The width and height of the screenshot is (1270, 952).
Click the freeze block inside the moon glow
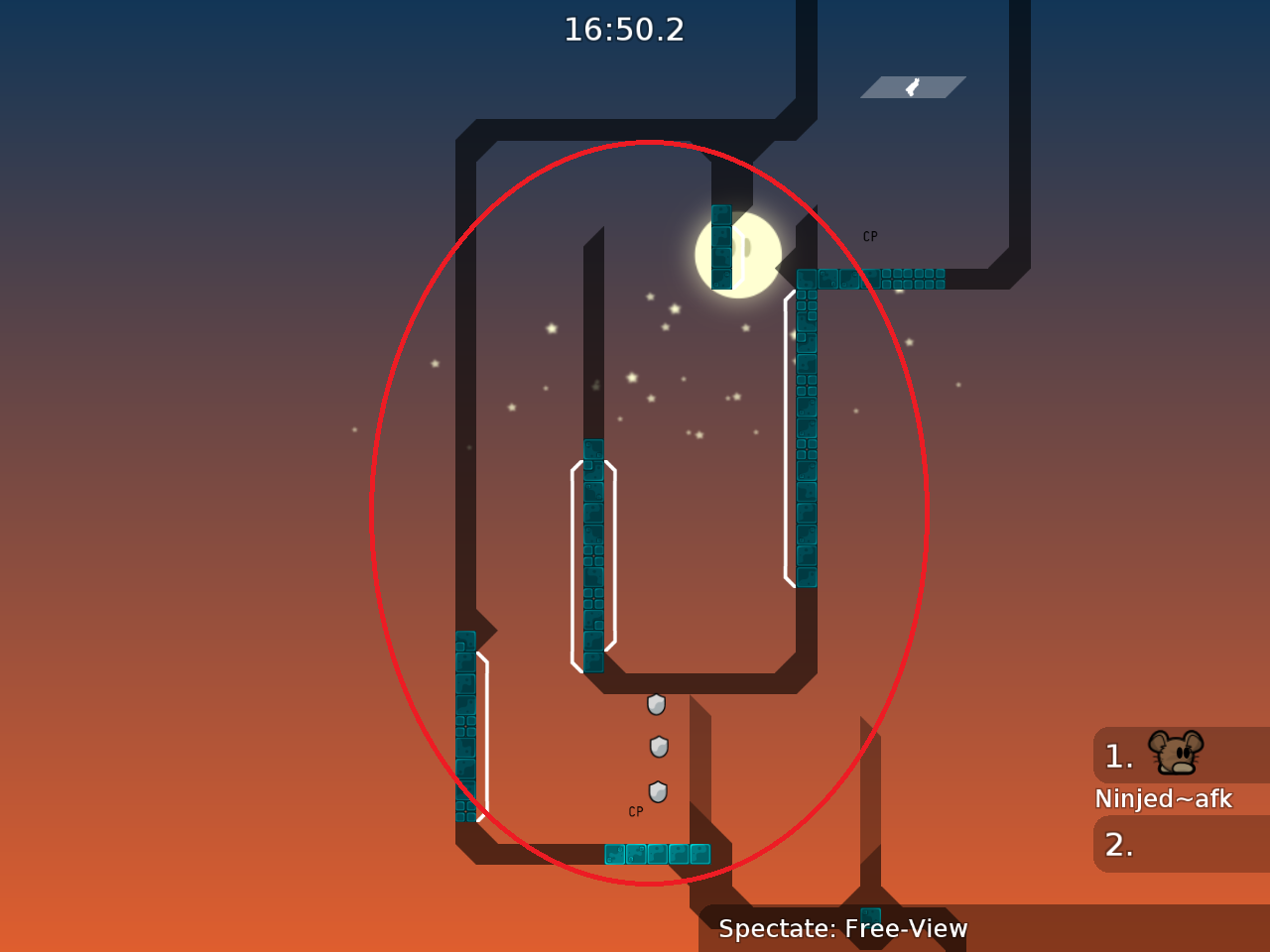[x=719, y=248]
